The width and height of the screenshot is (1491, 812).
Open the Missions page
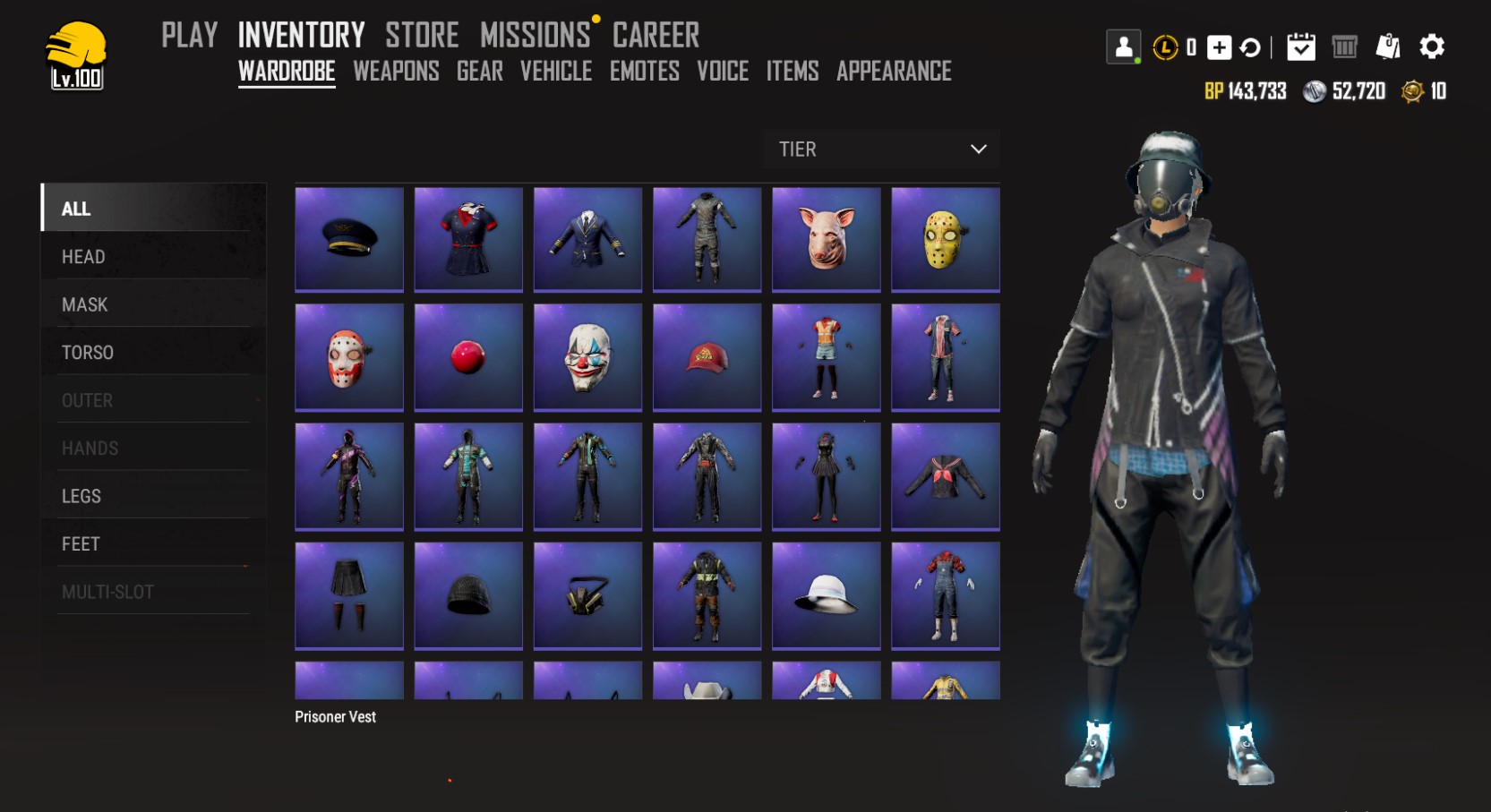coord(535,35)
